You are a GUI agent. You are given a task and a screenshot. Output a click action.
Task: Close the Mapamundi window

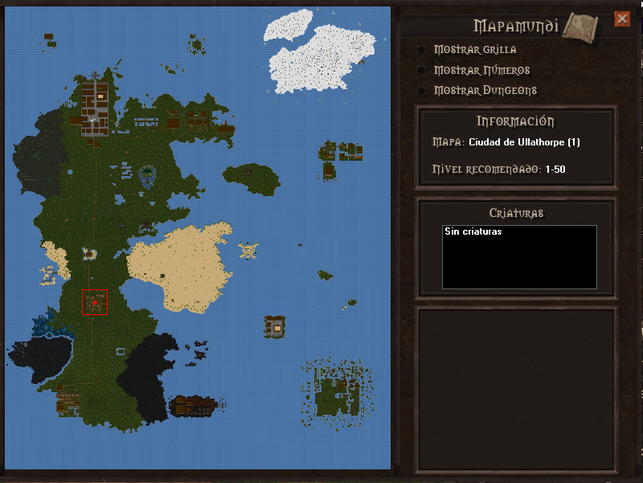pos(622,19)
